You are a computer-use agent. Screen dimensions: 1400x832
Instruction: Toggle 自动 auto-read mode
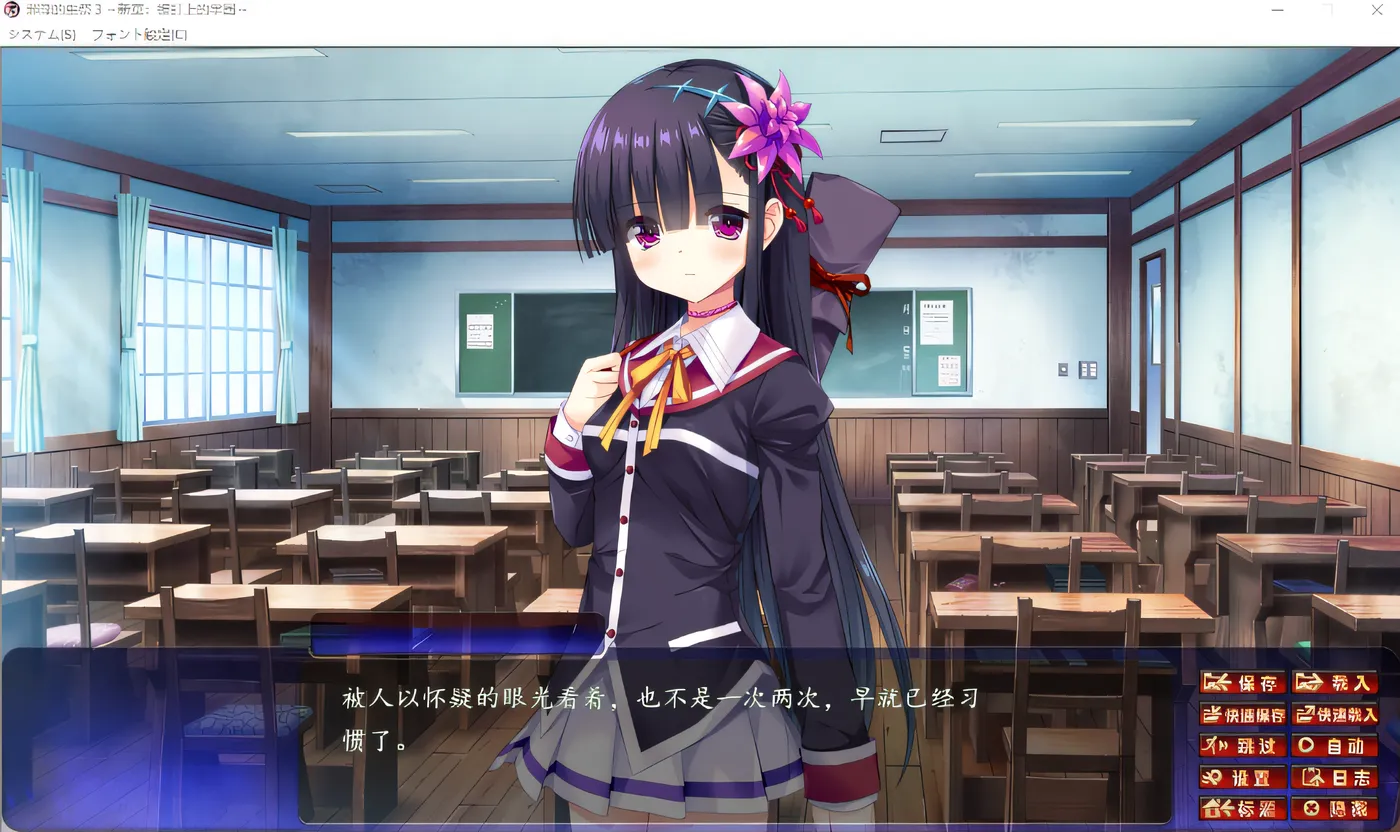(1336, 745)
